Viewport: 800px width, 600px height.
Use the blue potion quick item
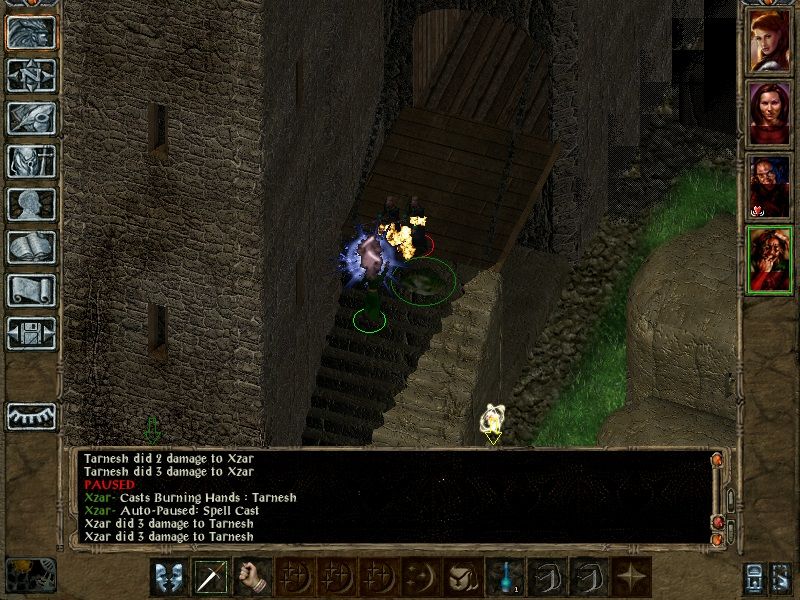(504, 577)
